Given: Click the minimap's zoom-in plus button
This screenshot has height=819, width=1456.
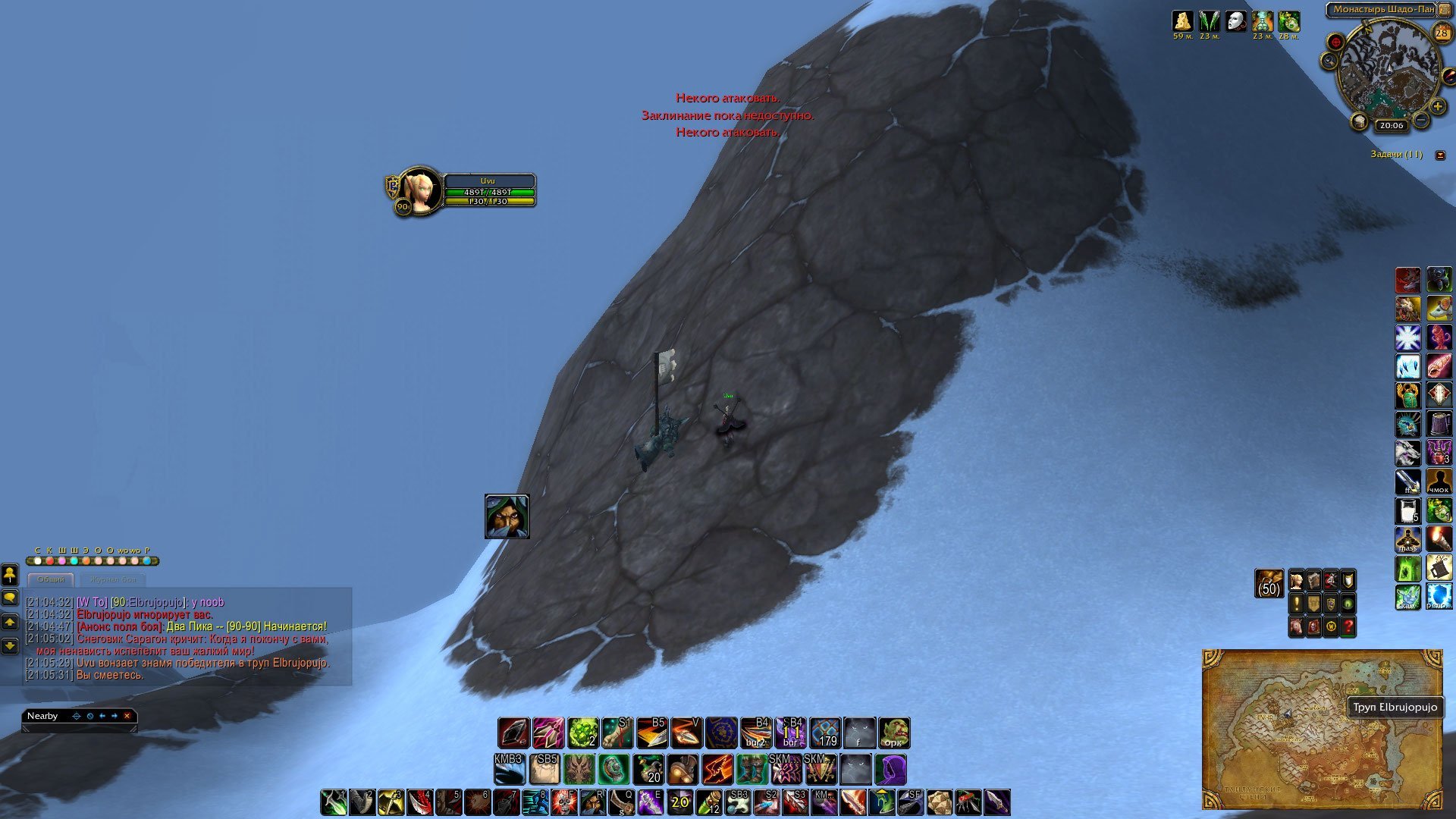Looking at the screenshot, I should (1437, 108).
